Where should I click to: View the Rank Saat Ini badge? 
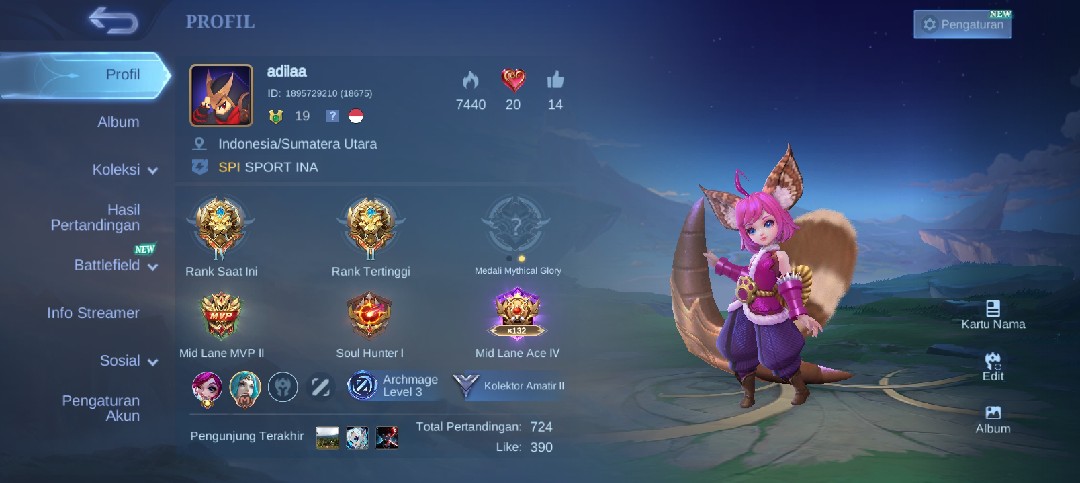pos(221,227)
